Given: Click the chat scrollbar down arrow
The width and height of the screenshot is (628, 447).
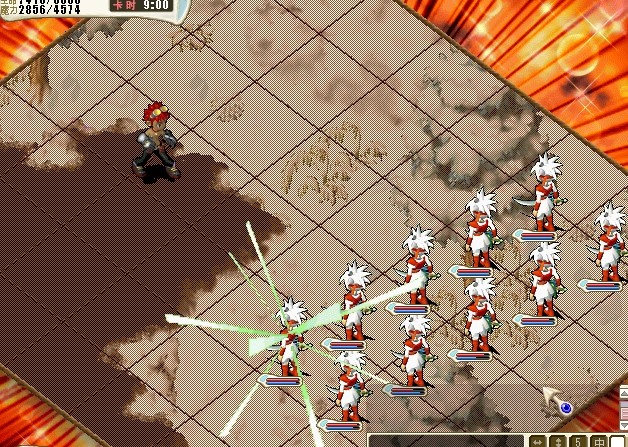Looking at the screenshot, I should [x=623, y=425].
